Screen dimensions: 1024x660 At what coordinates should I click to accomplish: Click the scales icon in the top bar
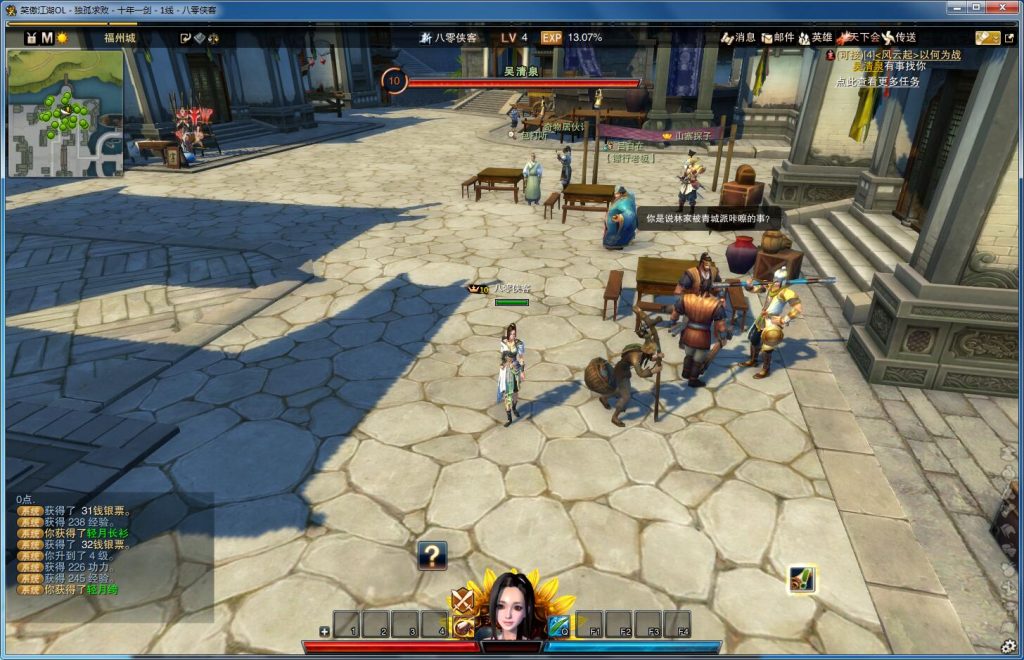(213, 38)
